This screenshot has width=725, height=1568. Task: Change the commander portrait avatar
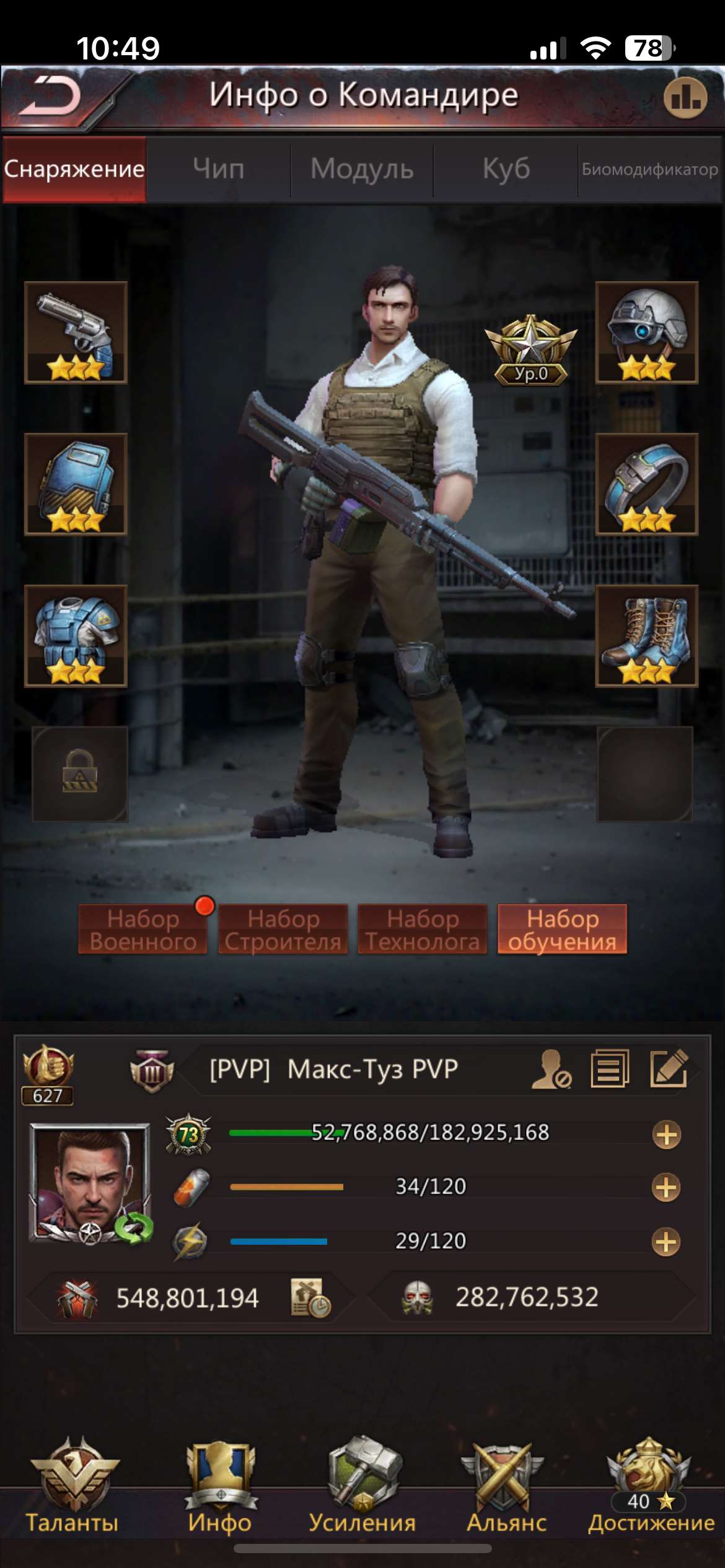point(91,1183)
